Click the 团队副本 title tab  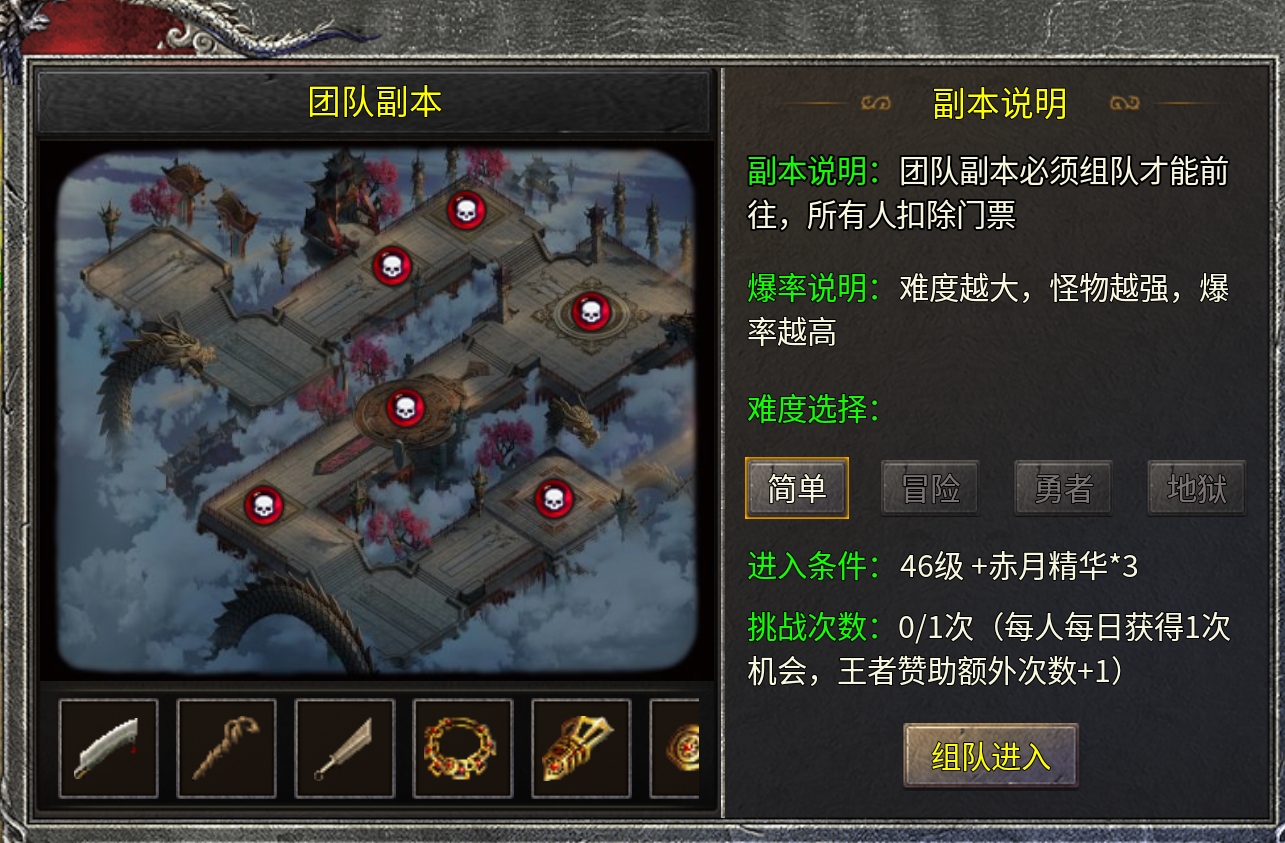(x=372, y=100)
